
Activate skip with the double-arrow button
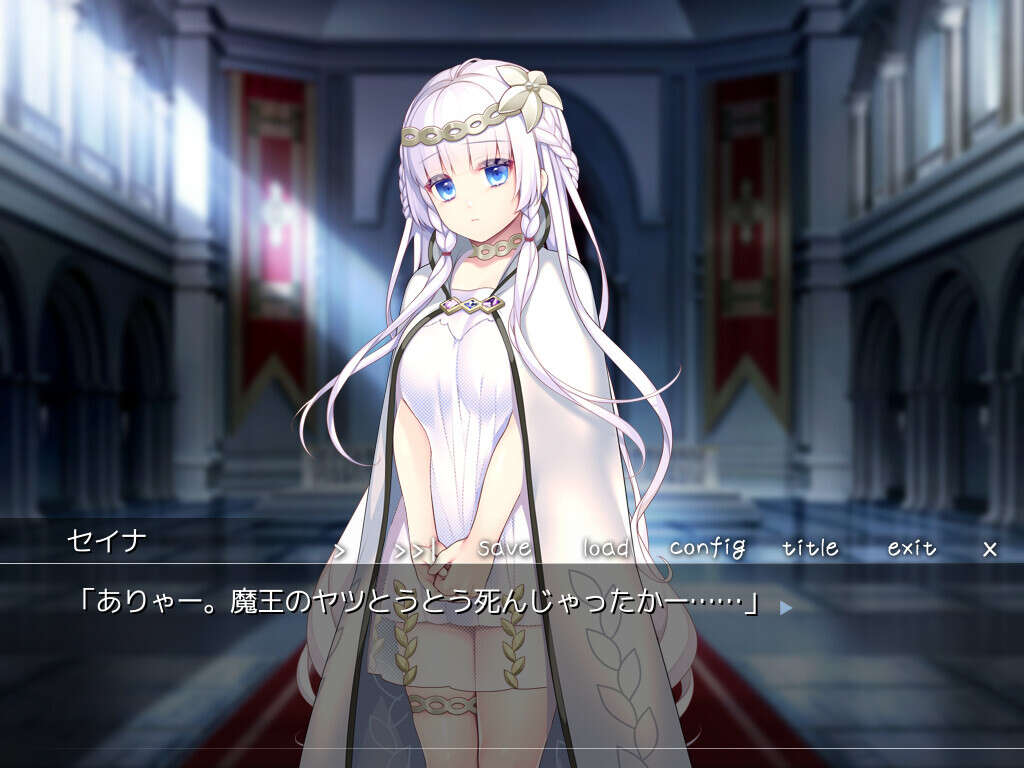point(413,549)
